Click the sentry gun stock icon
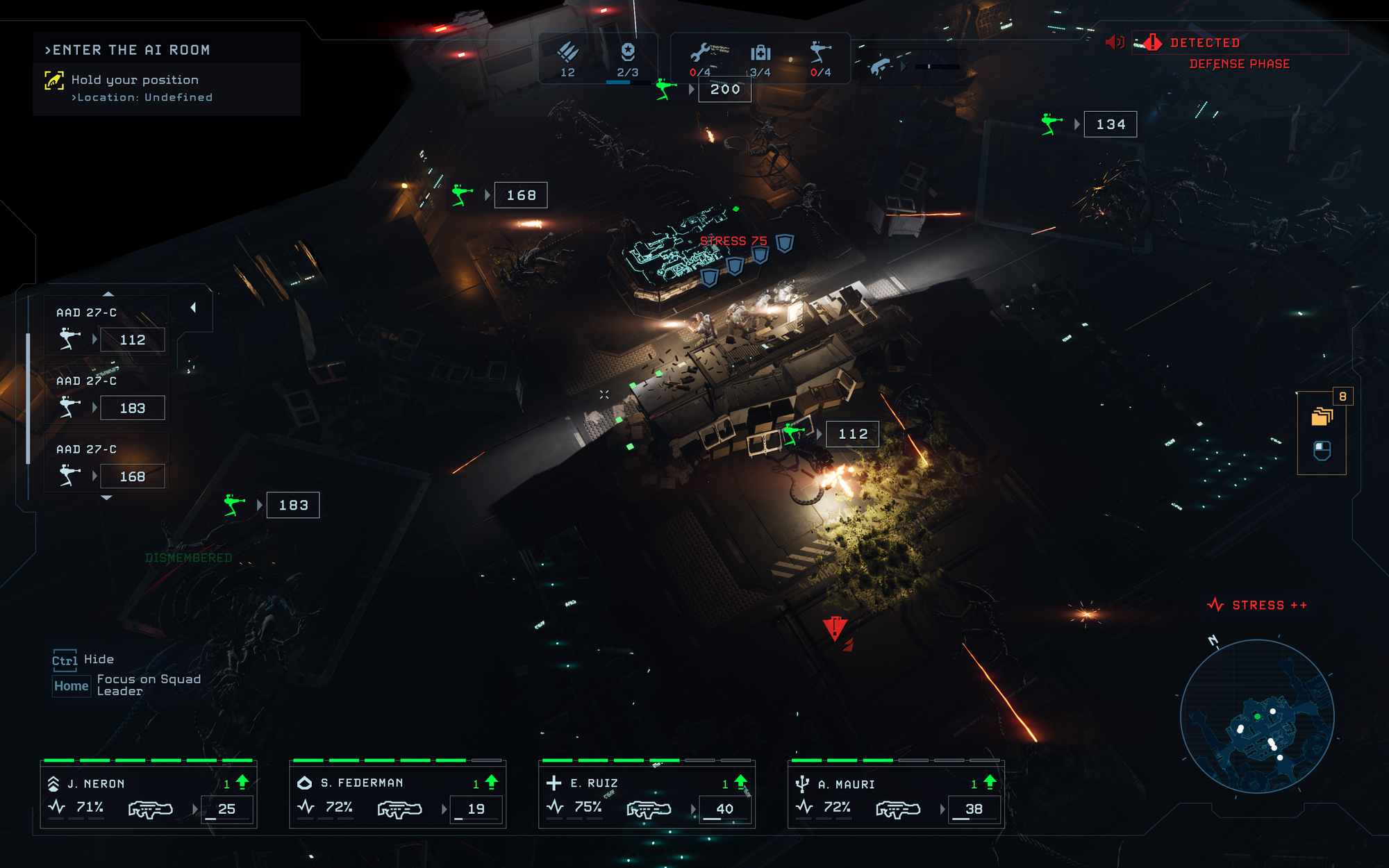 click(x=820, y=53)
